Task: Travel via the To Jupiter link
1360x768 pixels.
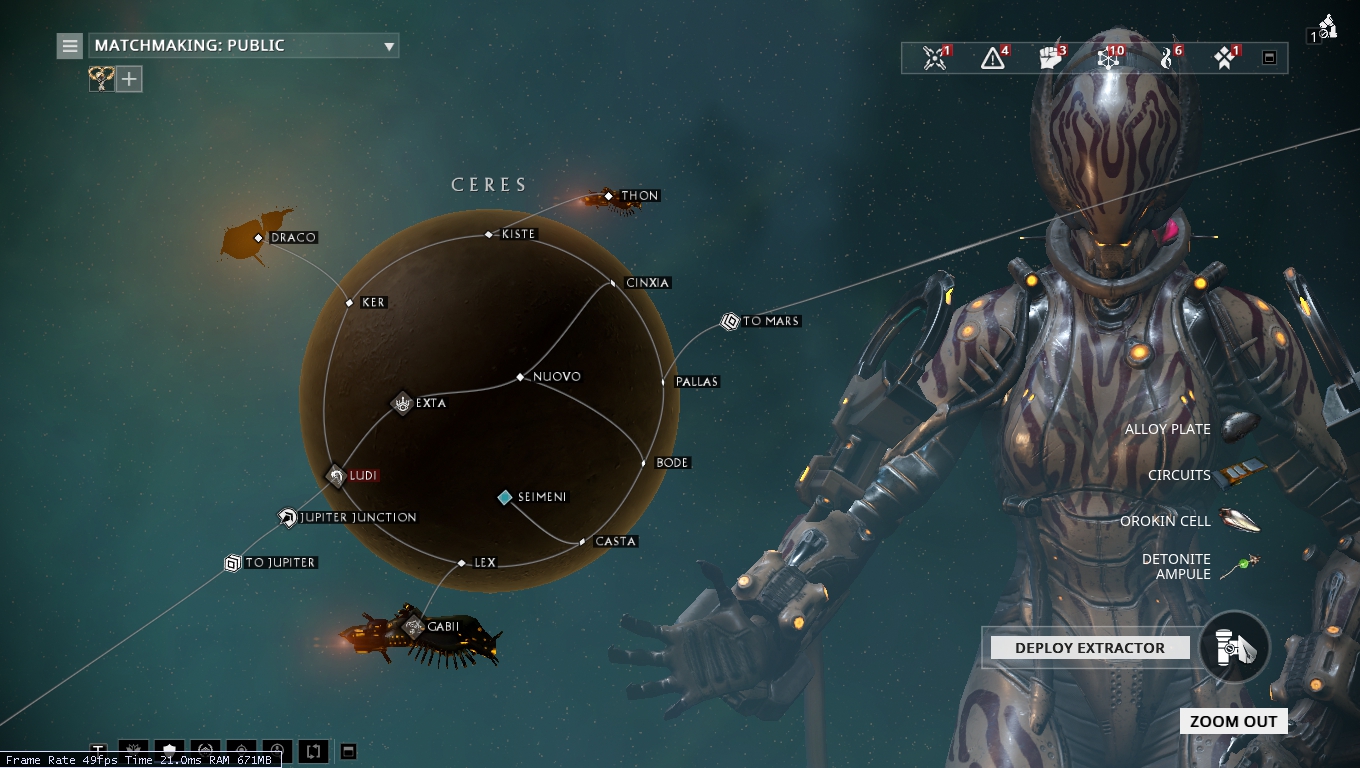Action: [233, 563]
